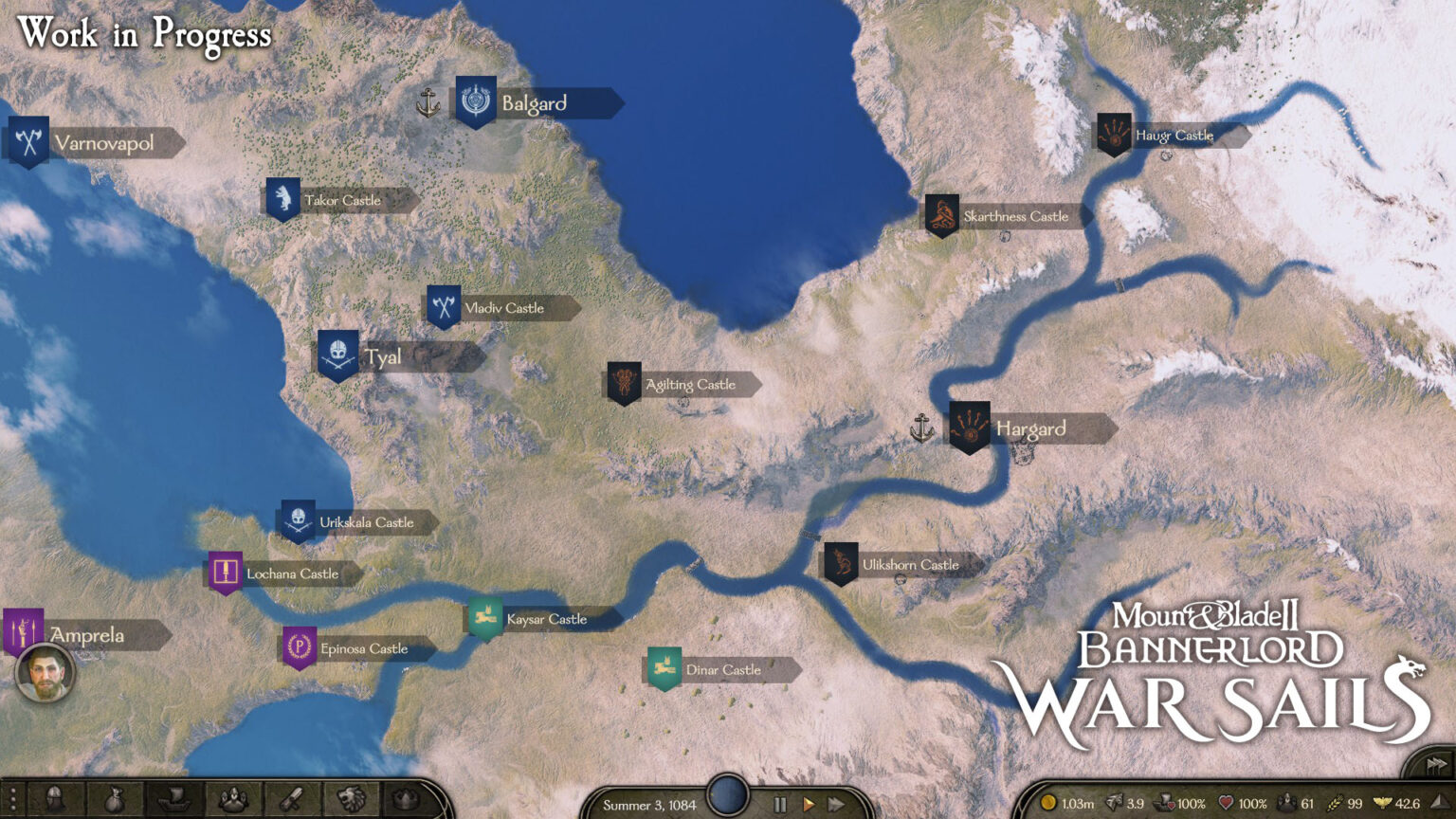Image resolution: width=1456 pixels, height=819 pixels.
Task: Open the encyclopedia via the lion head icon
Action: tap(354, 799)
